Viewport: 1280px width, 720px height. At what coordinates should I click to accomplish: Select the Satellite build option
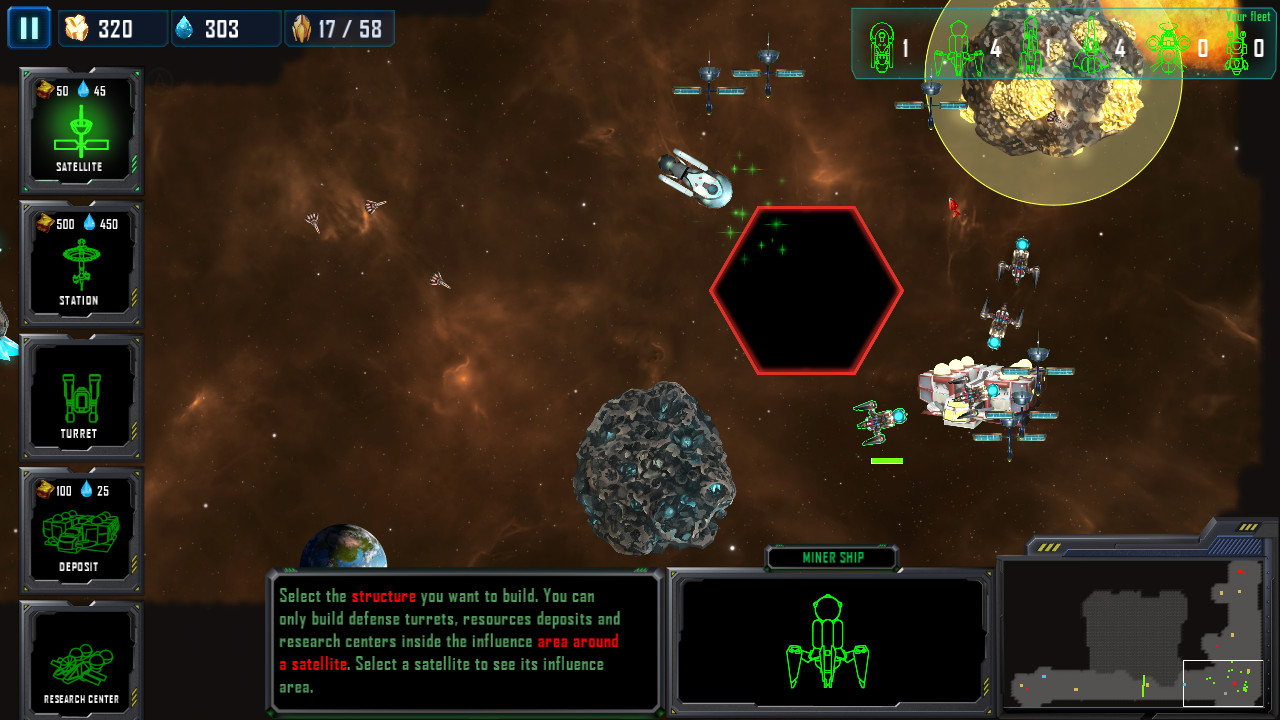pyautogui.click(x=81, y=130)
